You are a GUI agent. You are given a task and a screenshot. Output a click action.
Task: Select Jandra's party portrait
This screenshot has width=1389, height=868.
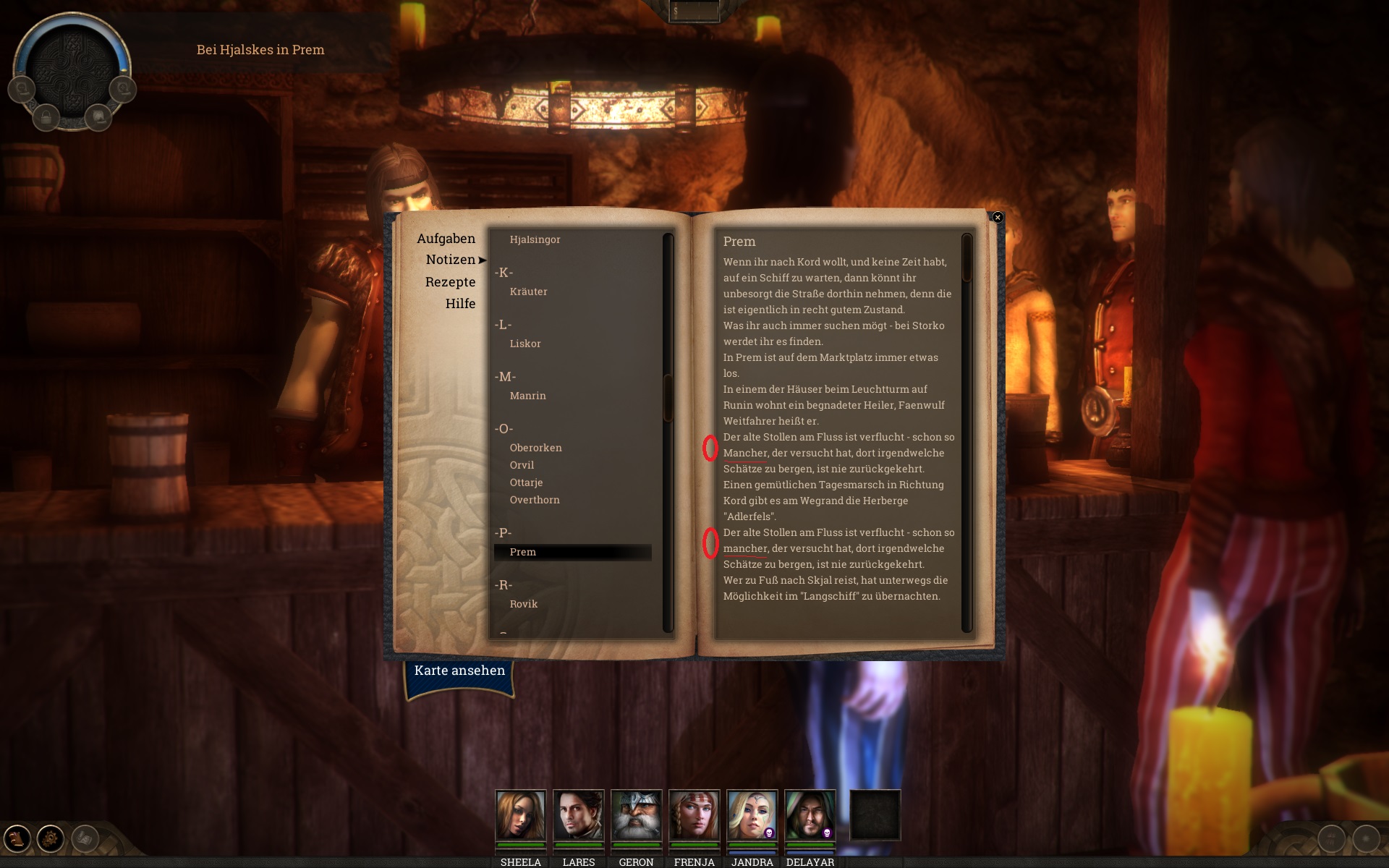(752, 814)
